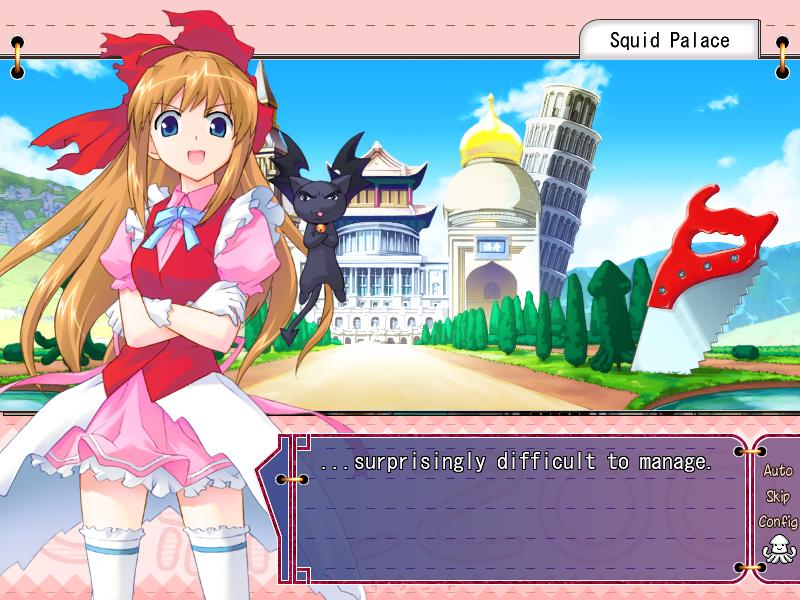The width and height of the screenshot is (800, 600).
Task: Open the Config menu
Action: coord(777,521)
